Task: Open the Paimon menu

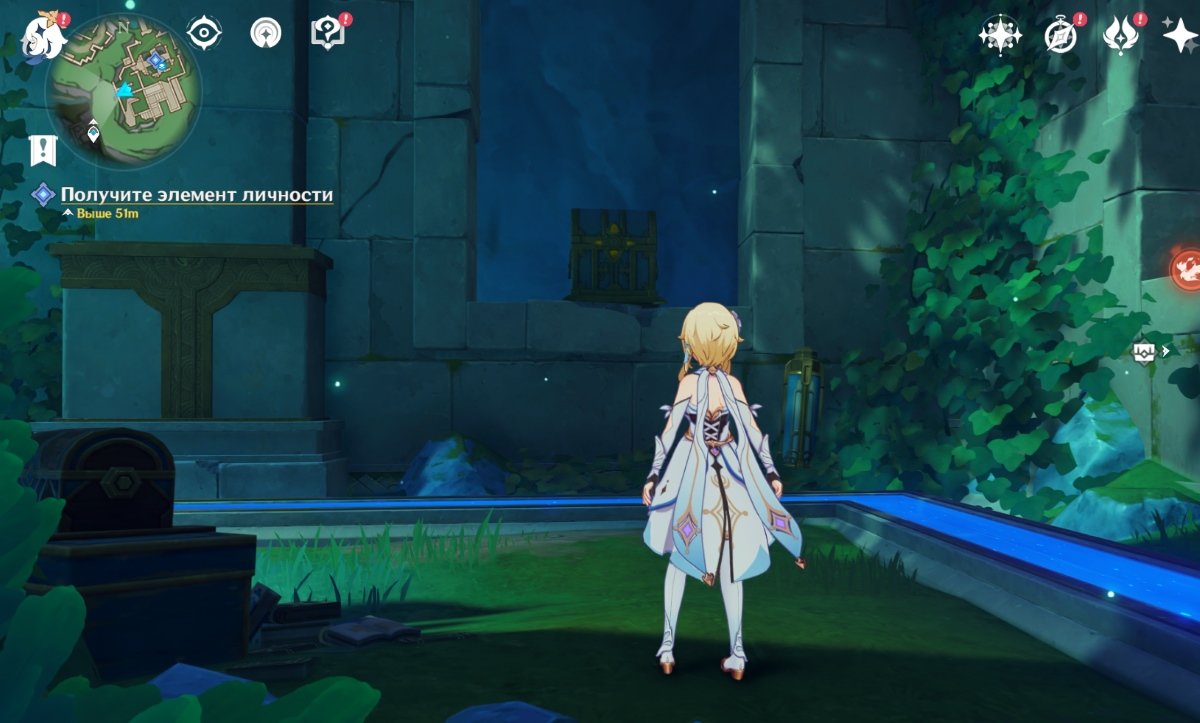Action: click(x=44, y=35)
